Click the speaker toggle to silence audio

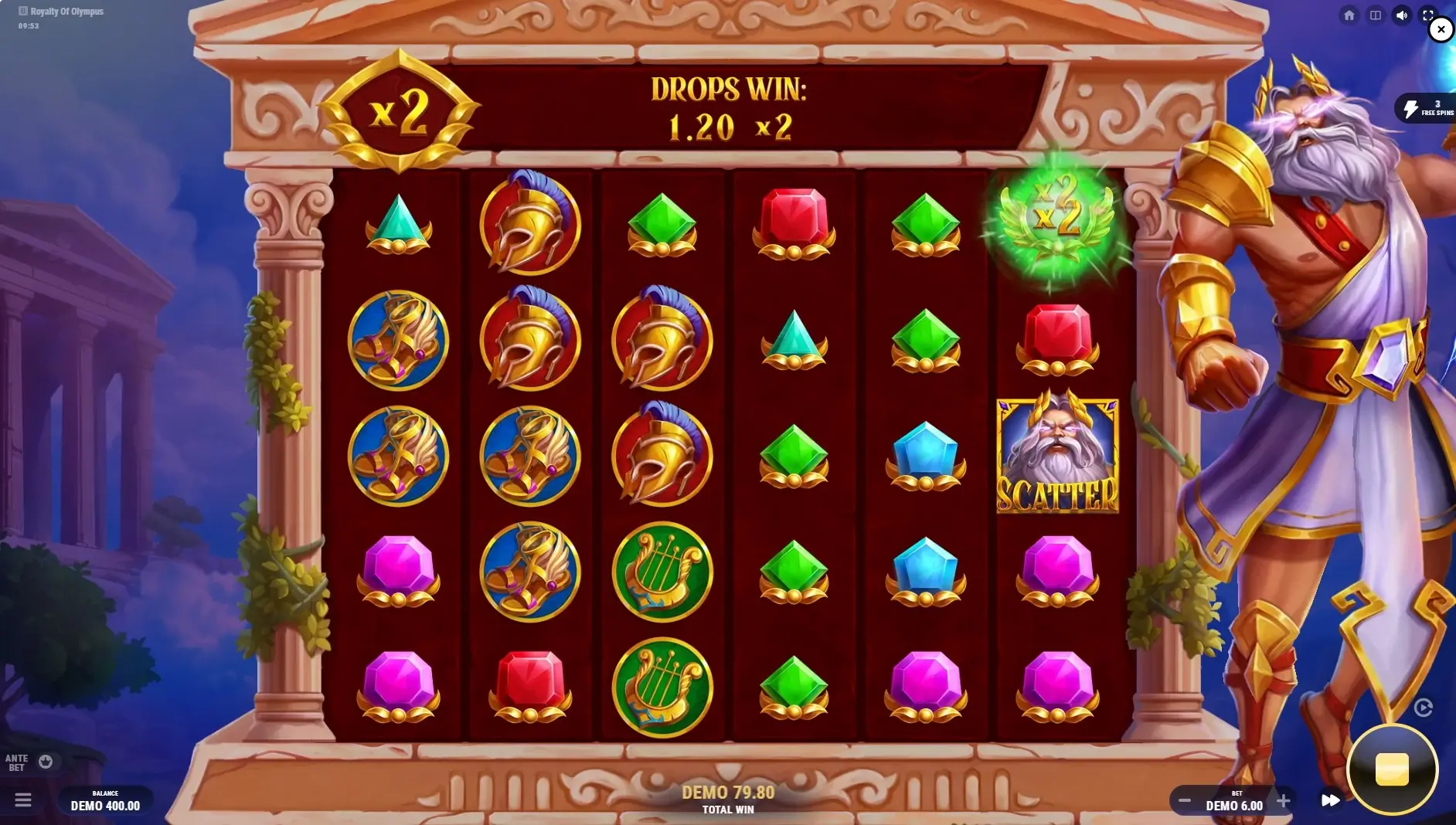coord(1402,15)
